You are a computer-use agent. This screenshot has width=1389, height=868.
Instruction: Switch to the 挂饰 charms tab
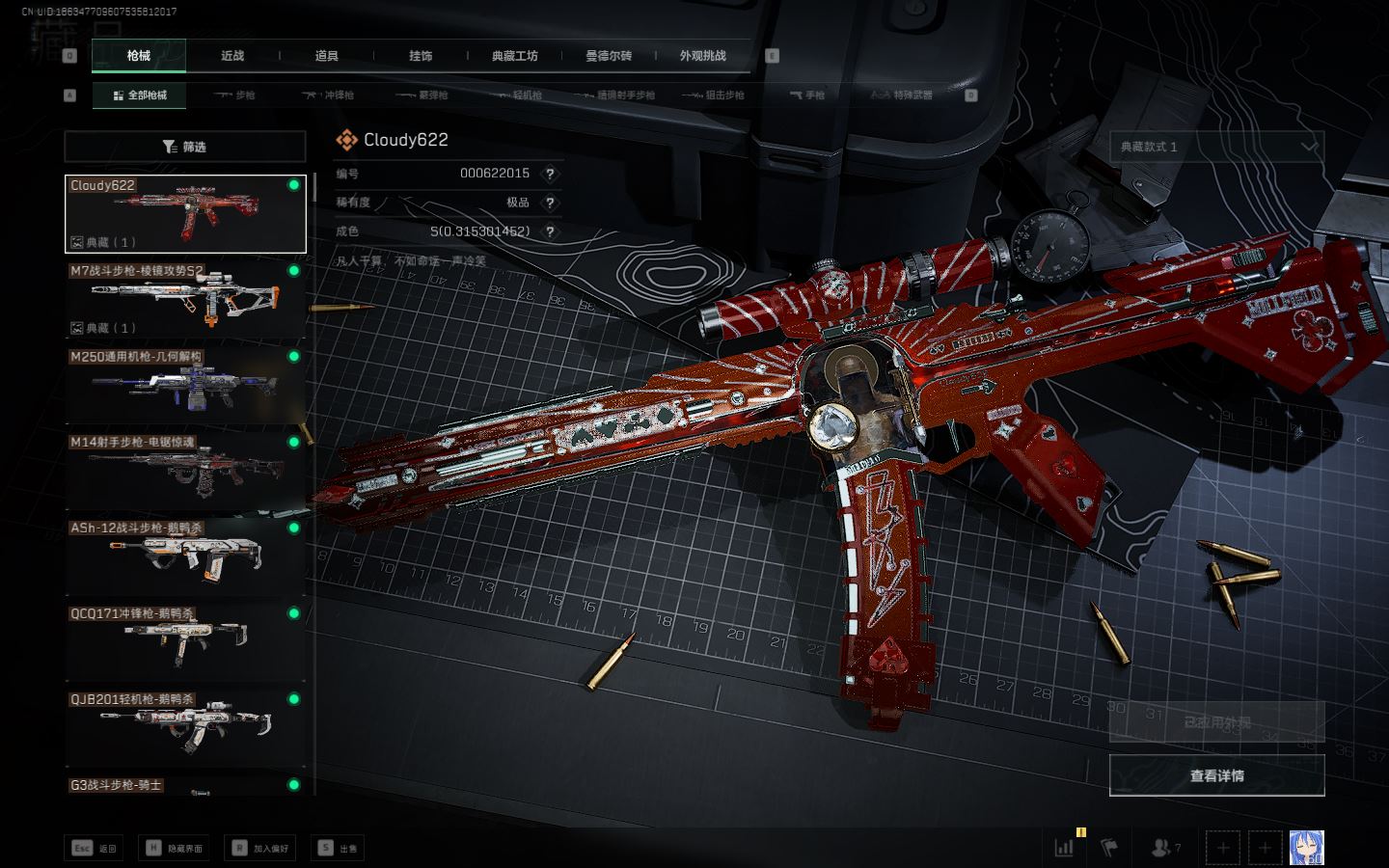[421, 56]
